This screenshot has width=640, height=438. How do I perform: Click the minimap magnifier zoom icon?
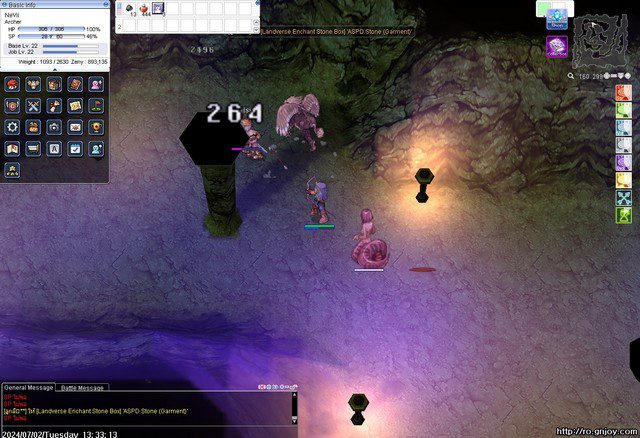tap(571, 75)
